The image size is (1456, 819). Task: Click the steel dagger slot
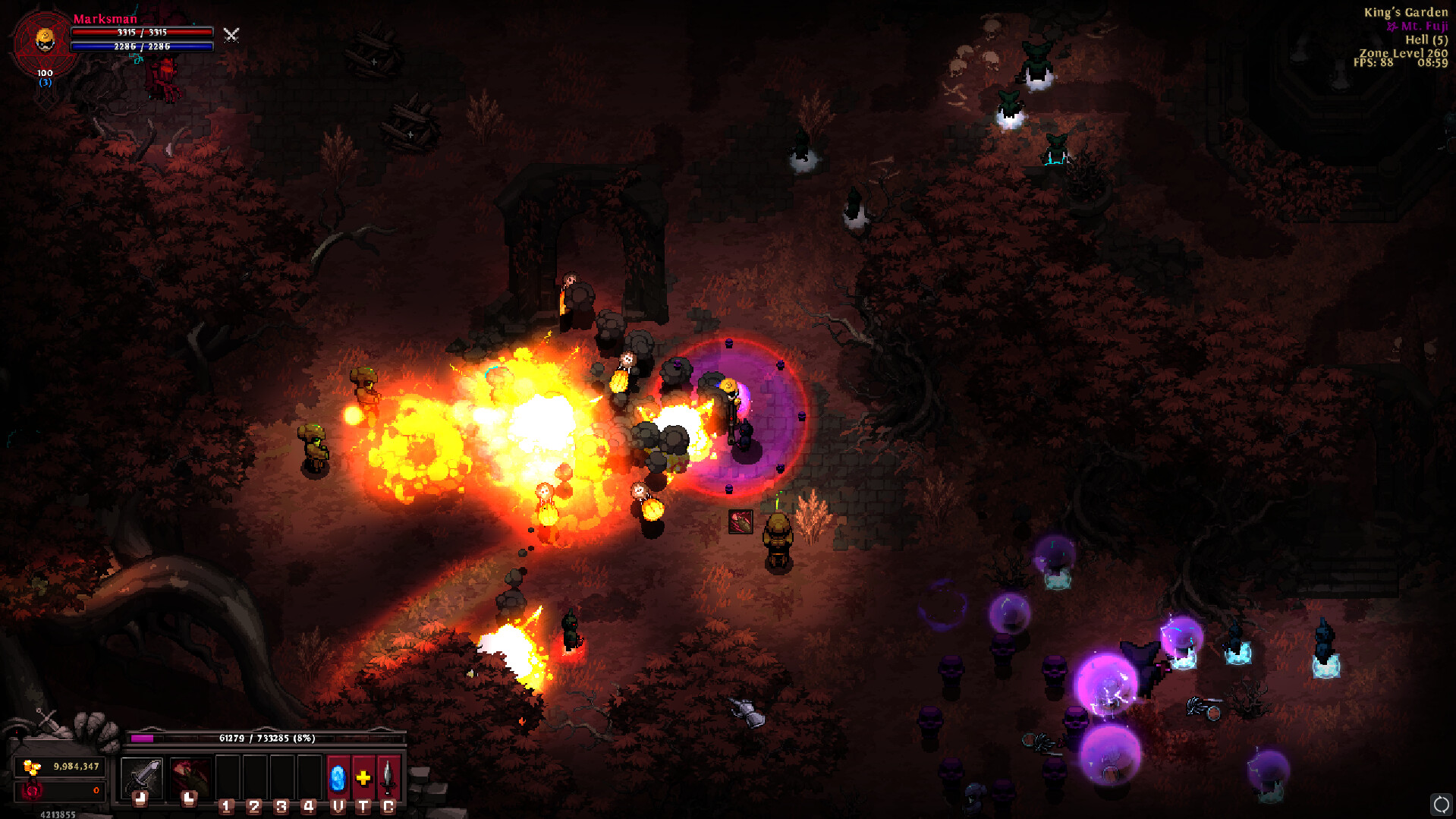click(388, 778)
